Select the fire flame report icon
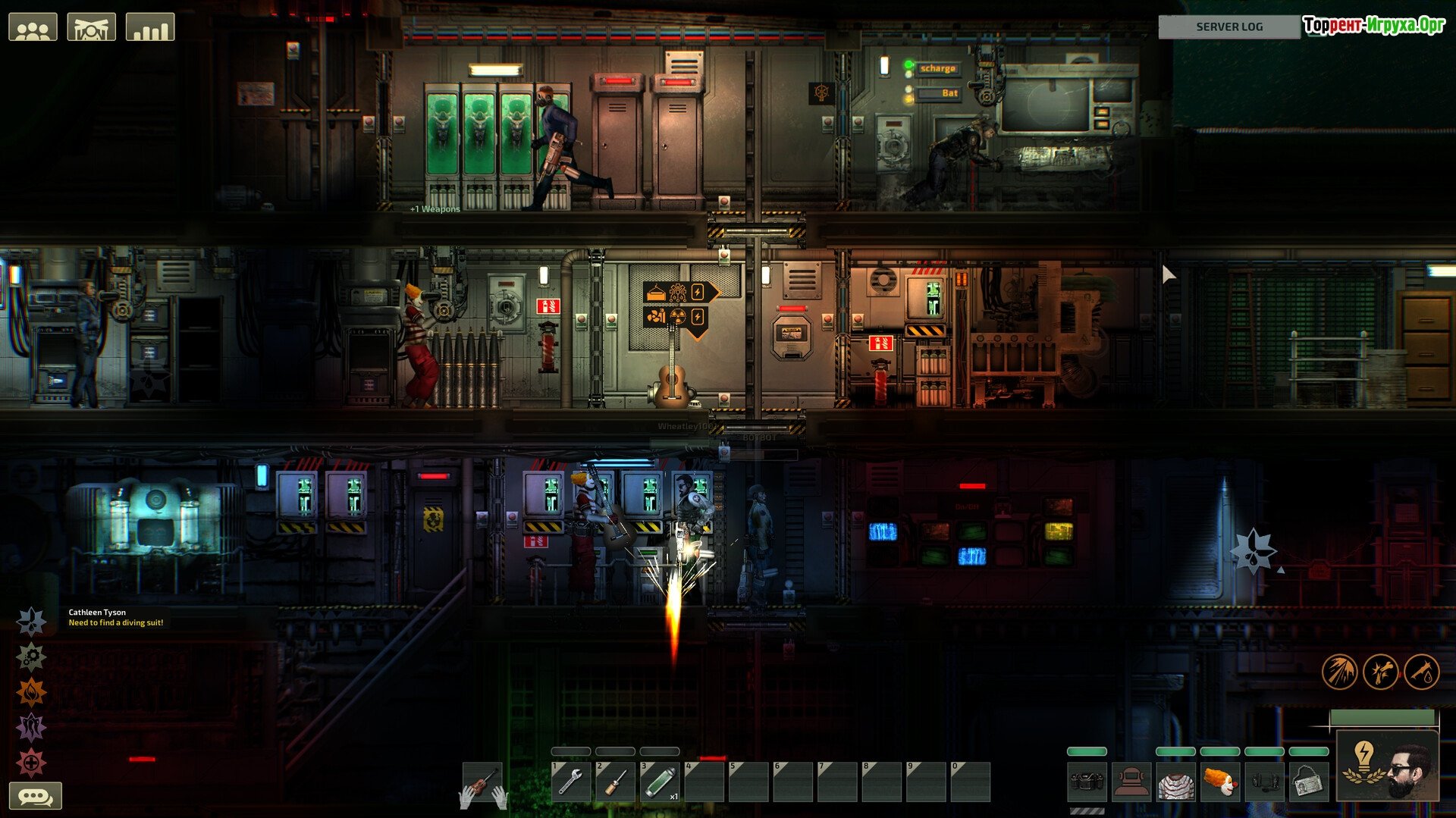 click(32, 692)
